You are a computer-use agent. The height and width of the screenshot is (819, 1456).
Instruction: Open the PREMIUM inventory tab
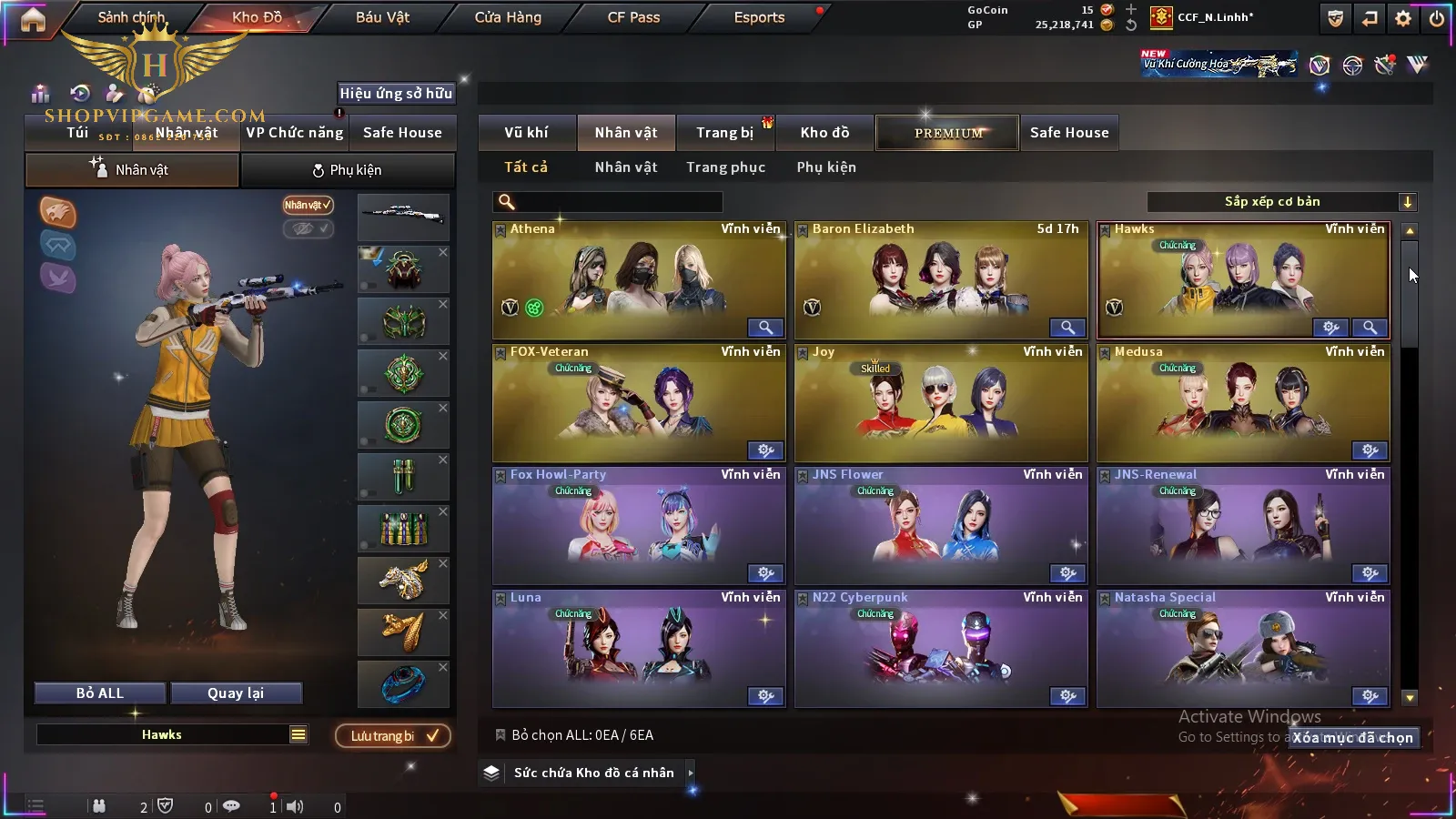point(948,133)
